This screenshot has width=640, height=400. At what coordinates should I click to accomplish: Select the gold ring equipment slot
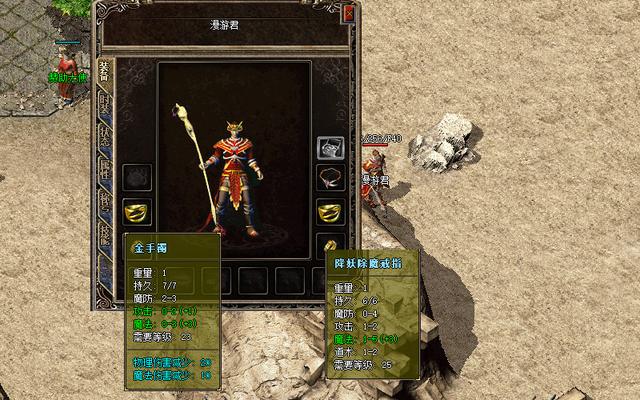click(330, 243)
